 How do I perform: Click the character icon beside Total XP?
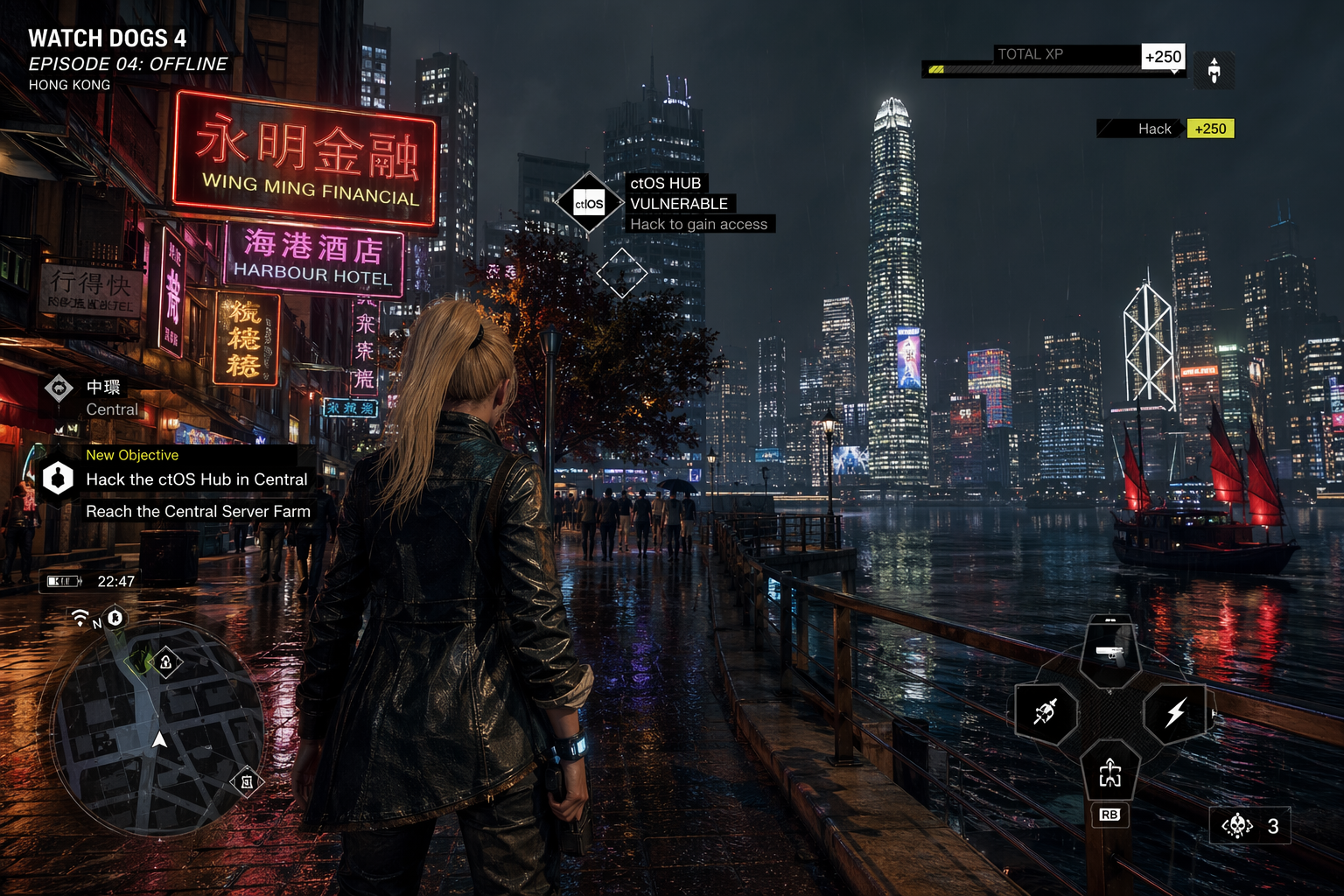(x=1214, y=70)
